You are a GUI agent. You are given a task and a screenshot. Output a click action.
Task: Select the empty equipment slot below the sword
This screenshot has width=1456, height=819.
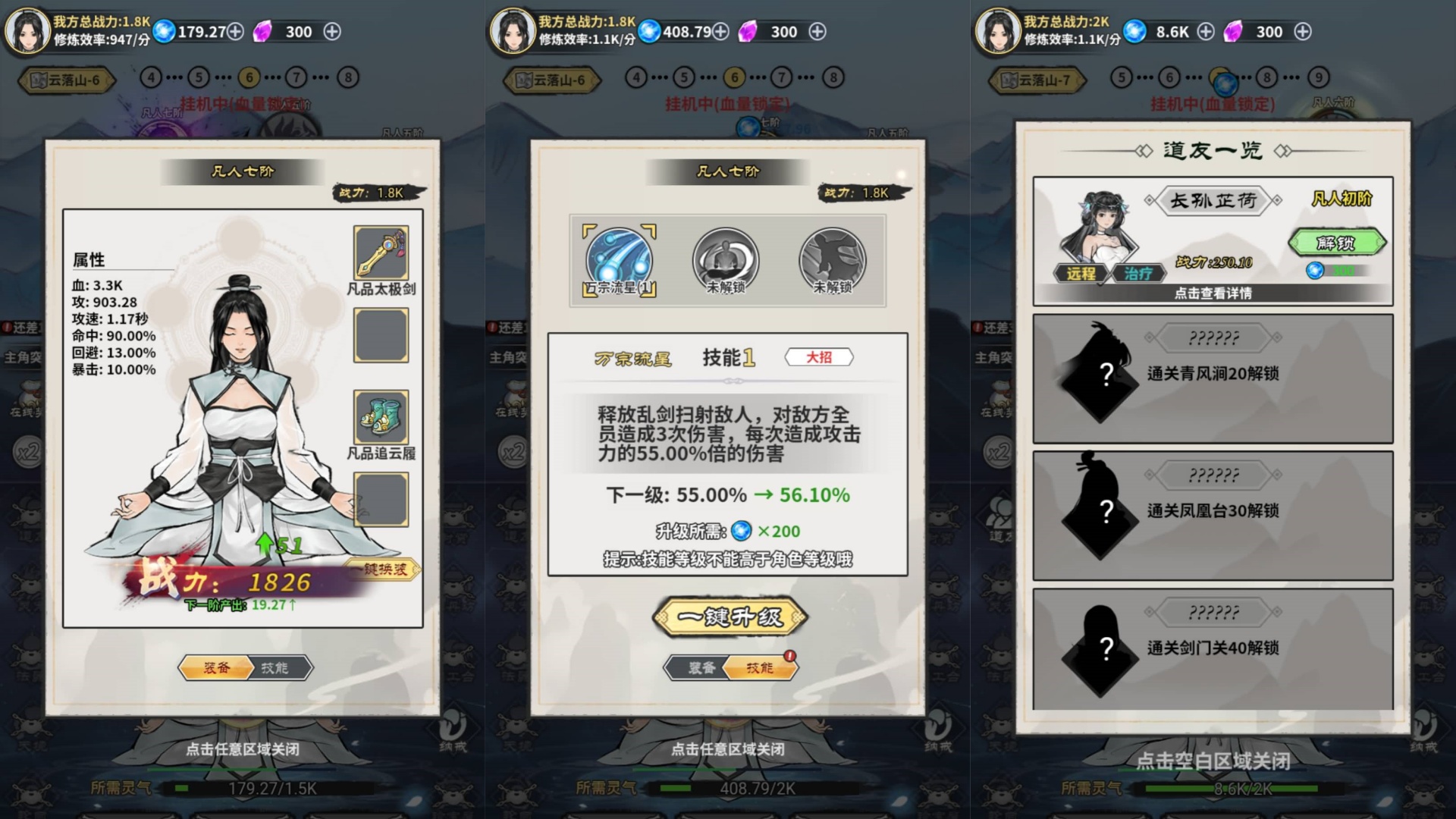click(381, 334)
